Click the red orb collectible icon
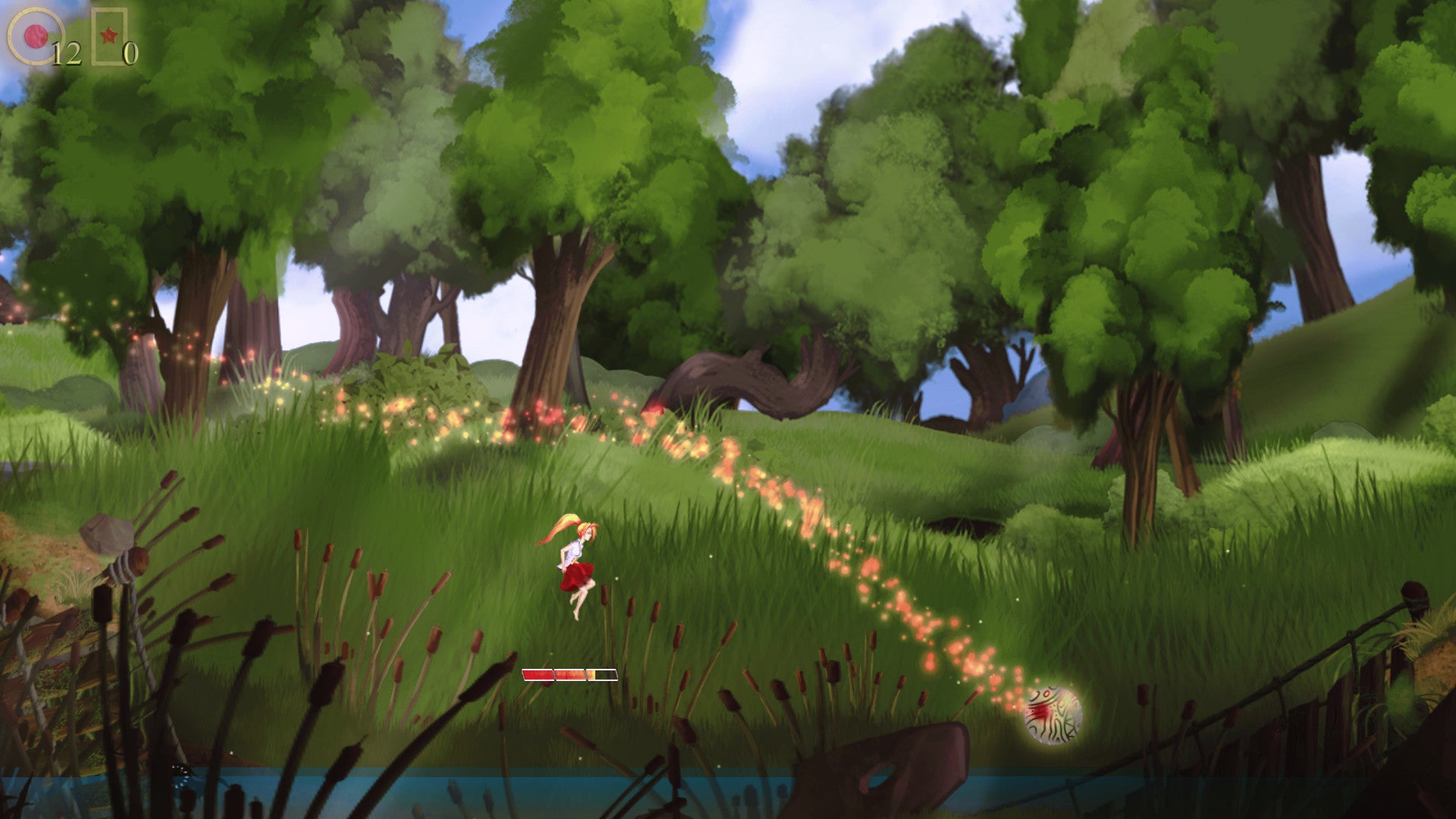This screenshot has height=819, width=1456. (x=35, y=36)
